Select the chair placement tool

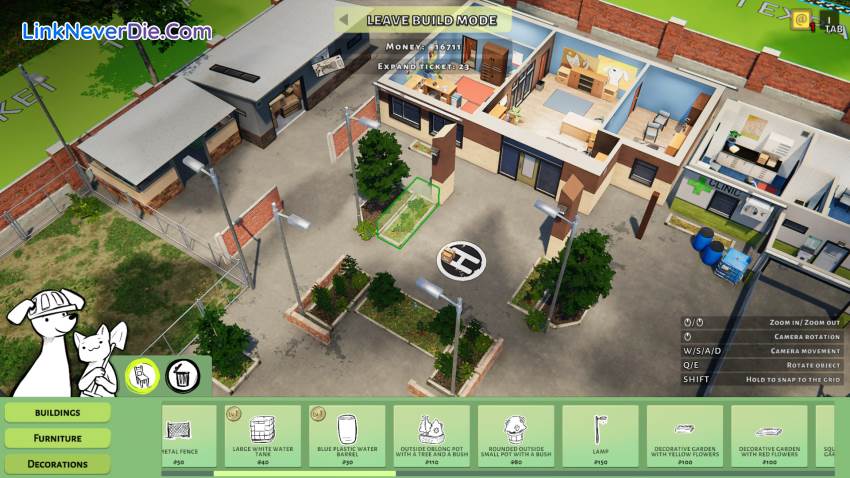(x=141, y=376)
